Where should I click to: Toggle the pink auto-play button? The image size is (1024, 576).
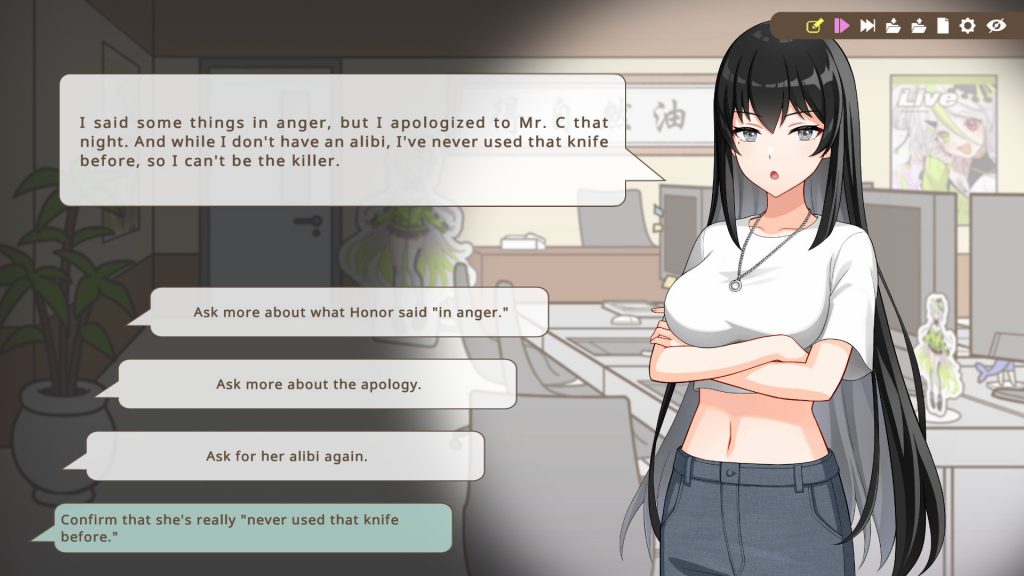pos(841,26)
